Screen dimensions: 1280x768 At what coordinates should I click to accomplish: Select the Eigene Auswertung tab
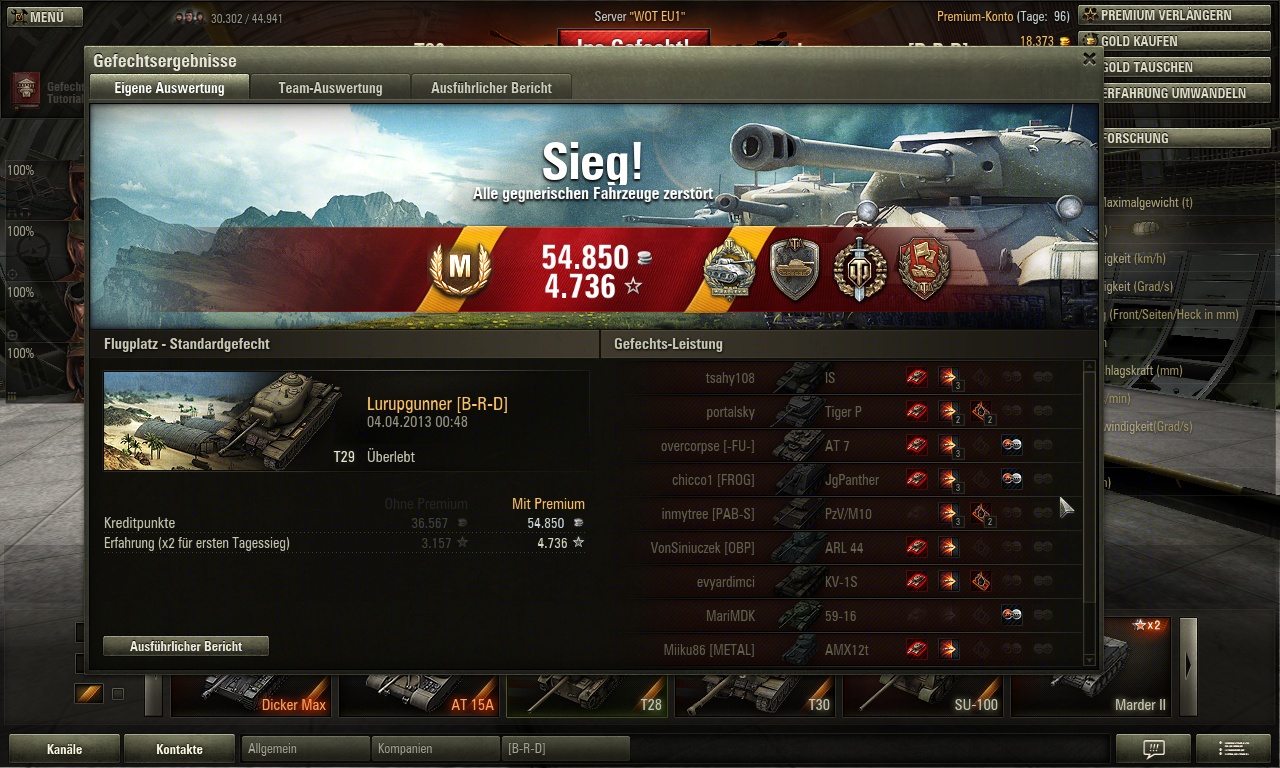[169, 88]
